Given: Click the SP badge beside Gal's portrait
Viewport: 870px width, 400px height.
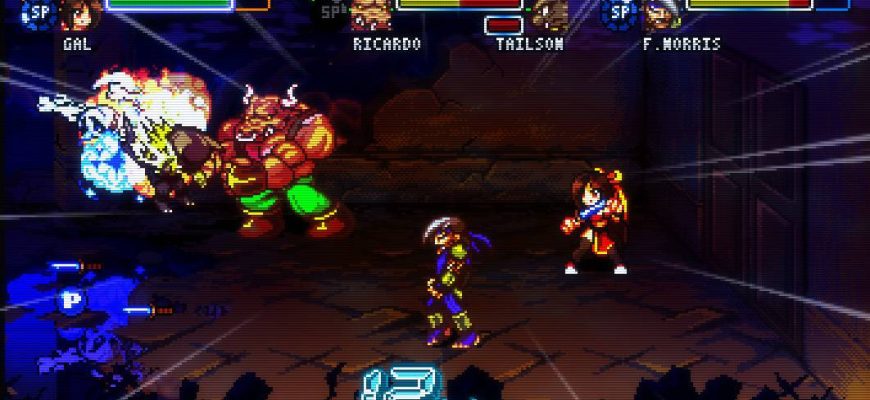Looking at the screenshot, I should tap(40, 11).
